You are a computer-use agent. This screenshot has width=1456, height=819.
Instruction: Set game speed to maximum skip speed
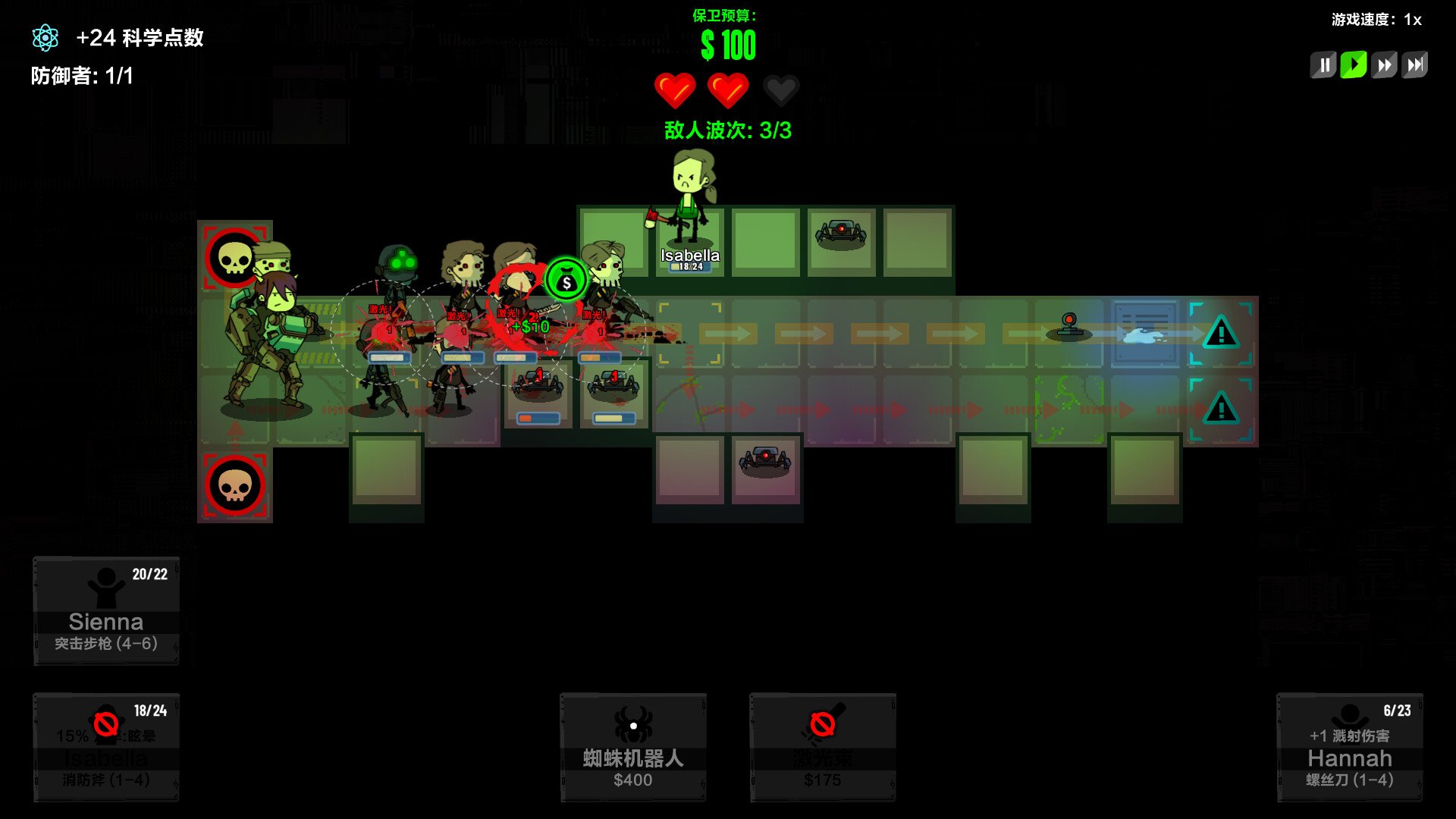click(x=1414, y=65)
